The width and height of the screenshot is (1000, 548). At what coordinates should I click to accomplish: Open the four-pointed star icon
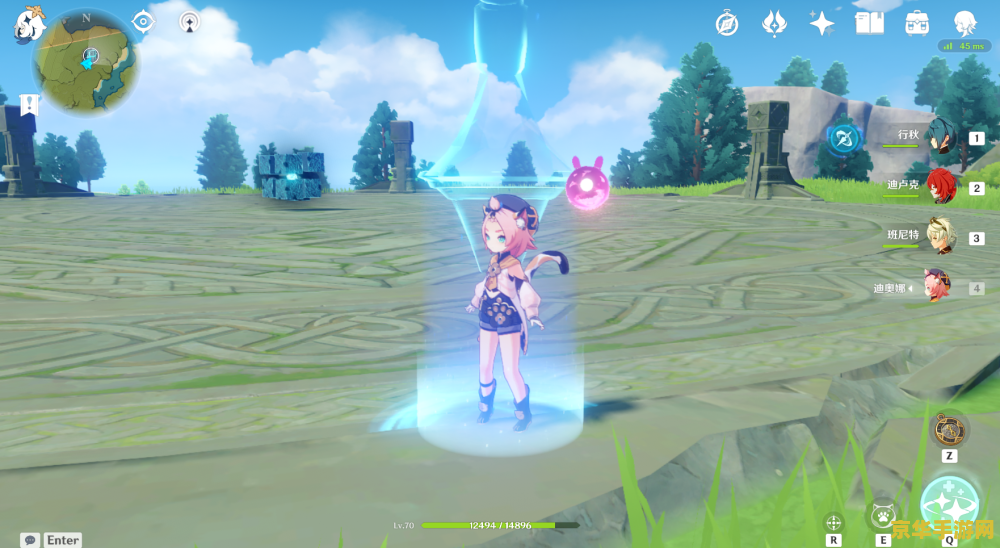(822, 23)
